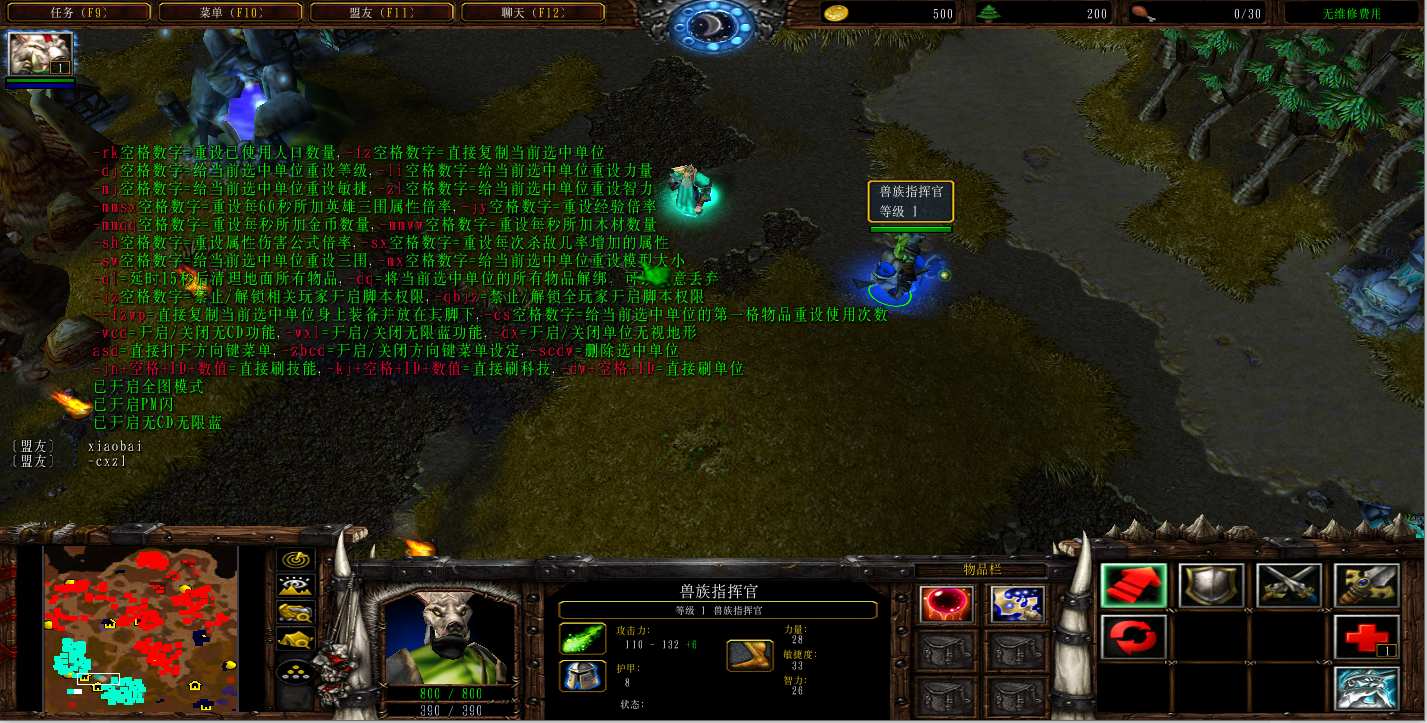
Task: Toggle minimap terrain display with the eye button
Action: point(296,587)
